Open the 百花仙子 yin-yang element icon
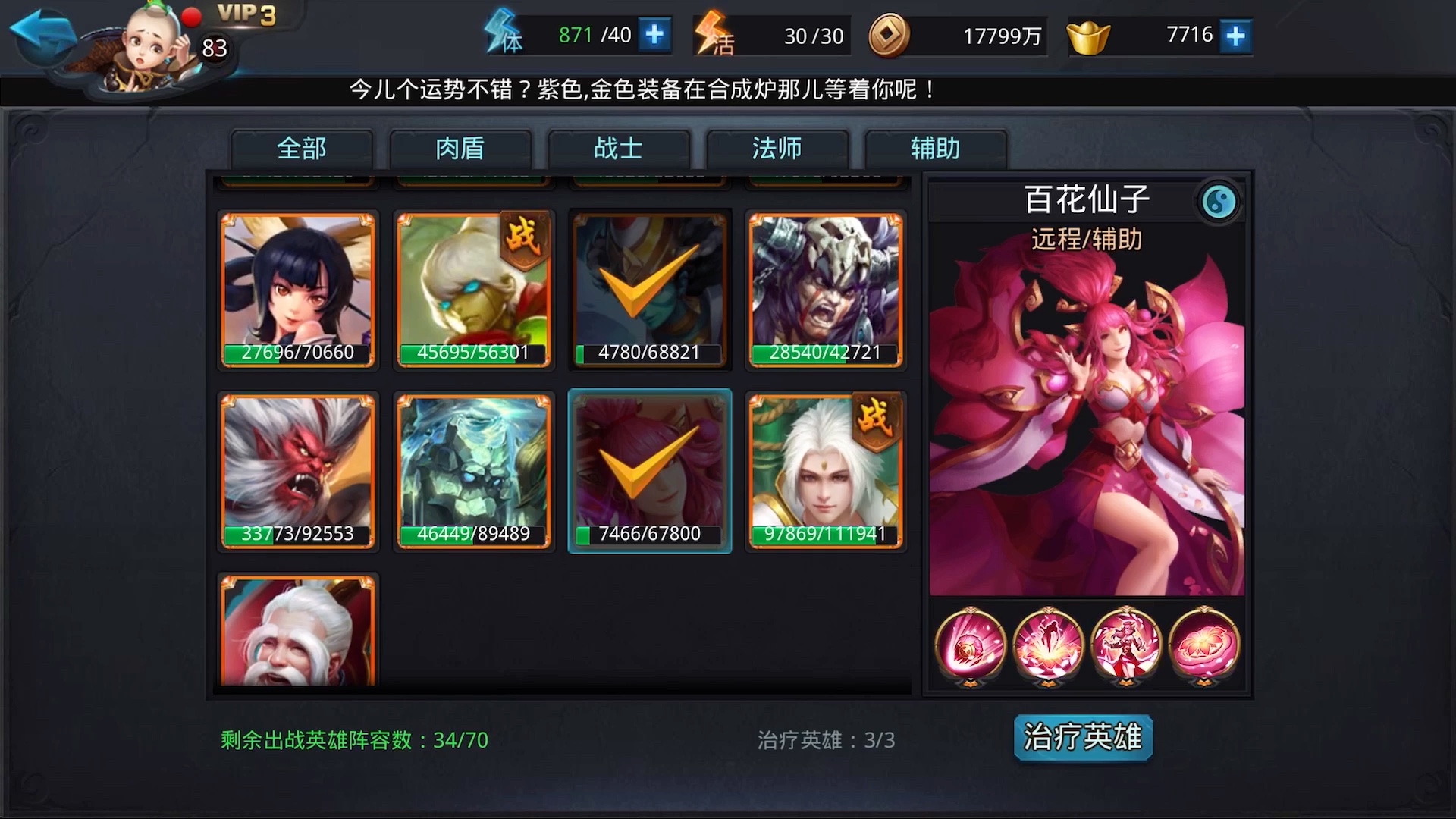1456x819 pixels. coord(1217,202)
